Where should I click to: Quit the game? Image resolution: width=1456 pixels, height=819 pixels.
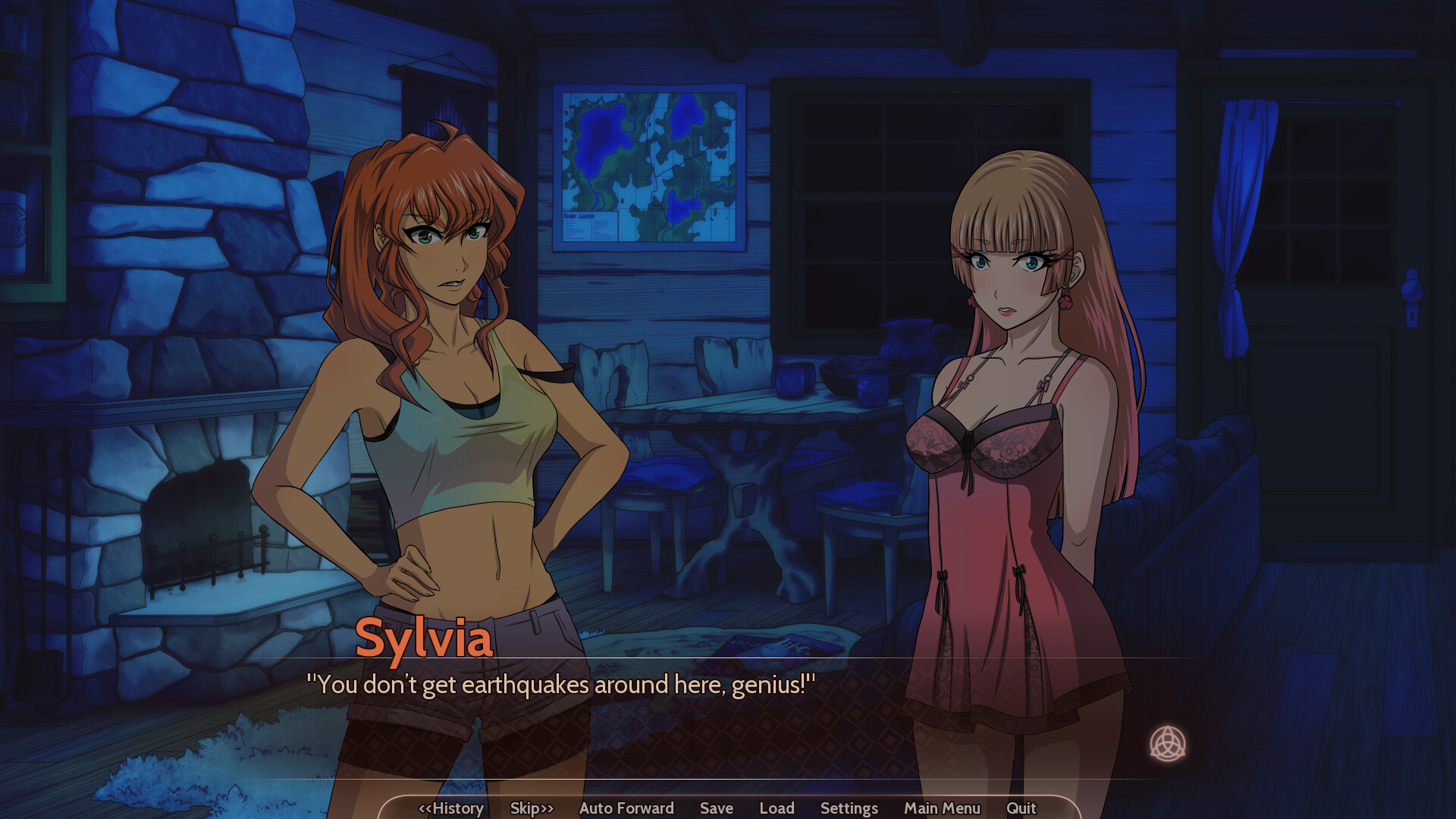(x=1021, y=808)
